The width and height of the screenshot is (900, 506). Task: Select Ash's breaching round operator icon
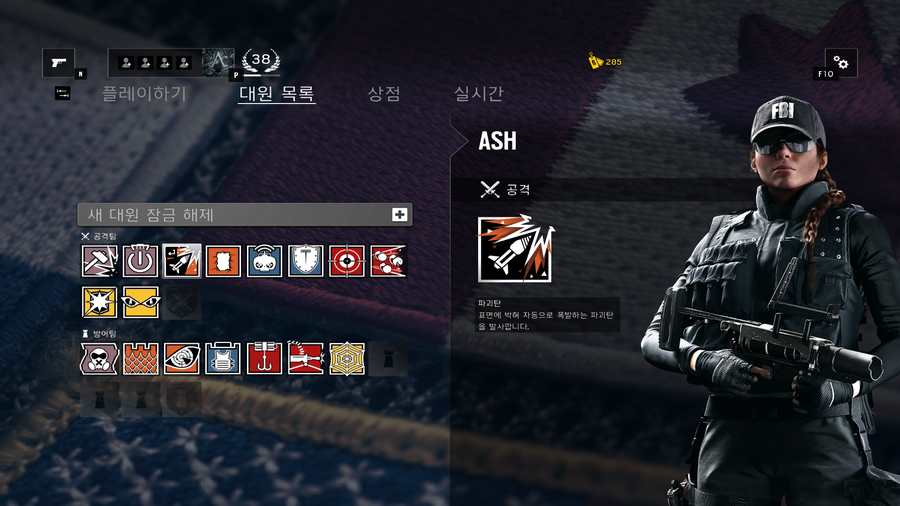[x=182, y=261]
